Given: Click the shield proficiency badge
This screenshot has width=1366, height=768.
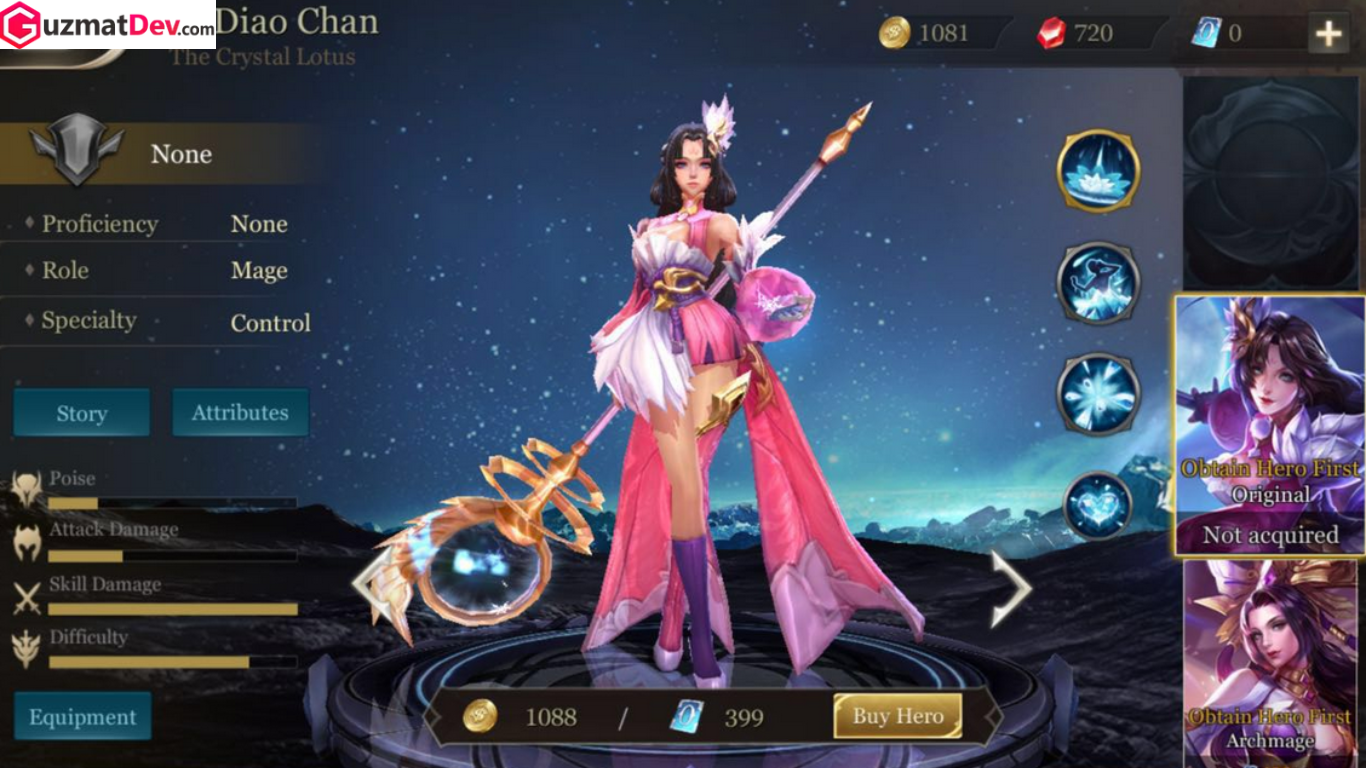Looking at the screenshot, I should click(76, 150).
